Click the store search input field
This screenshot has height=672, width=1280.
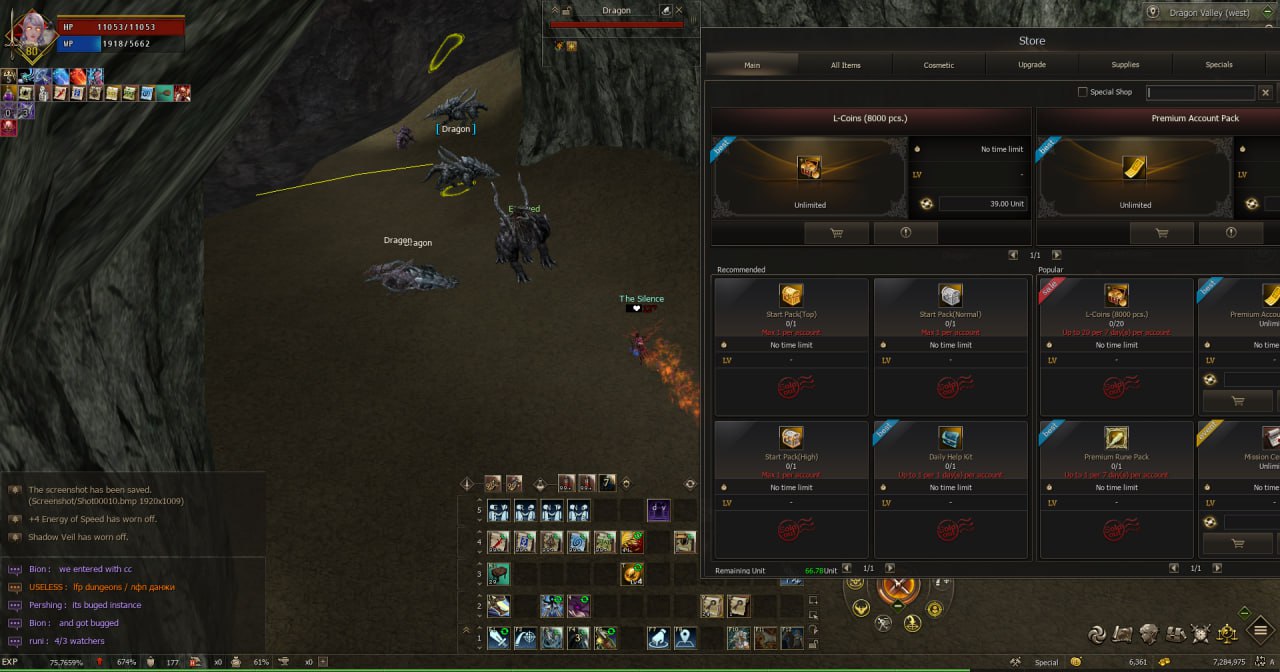tap(1200, 92)
